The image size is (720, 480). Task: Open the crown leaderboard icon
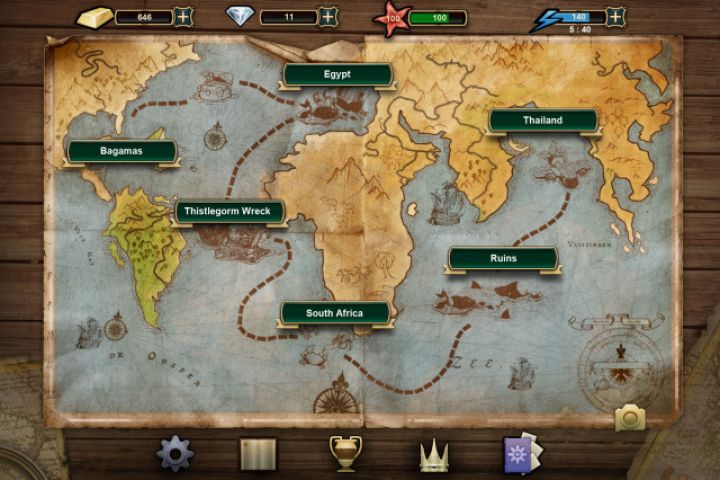click(433, 456)
